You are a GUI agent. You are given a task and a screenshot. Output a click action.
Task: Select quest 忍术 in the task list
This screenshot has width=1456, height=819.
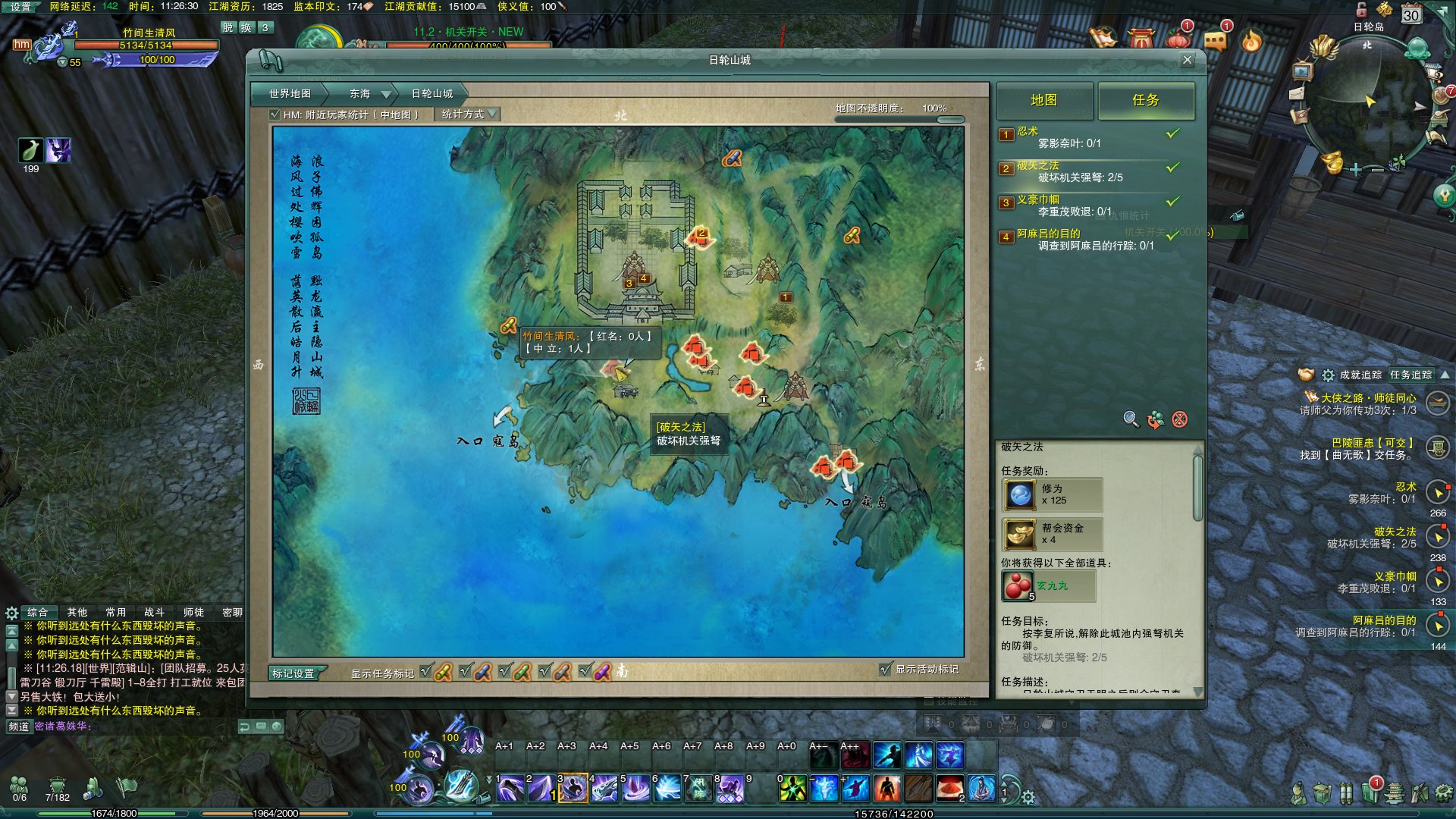point(1028,132)
